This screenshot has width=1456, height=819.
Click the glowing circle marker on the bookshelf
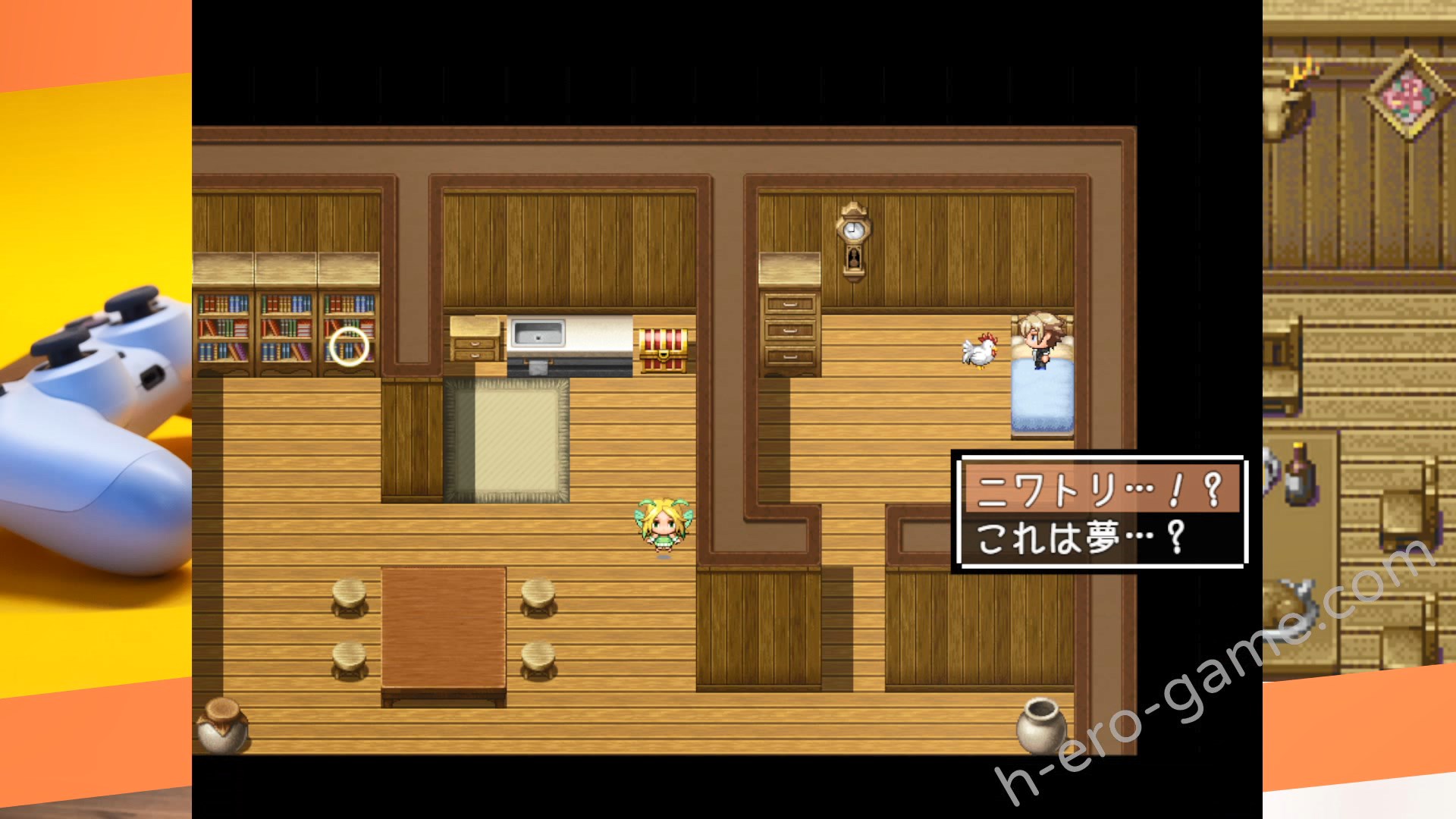349,347
